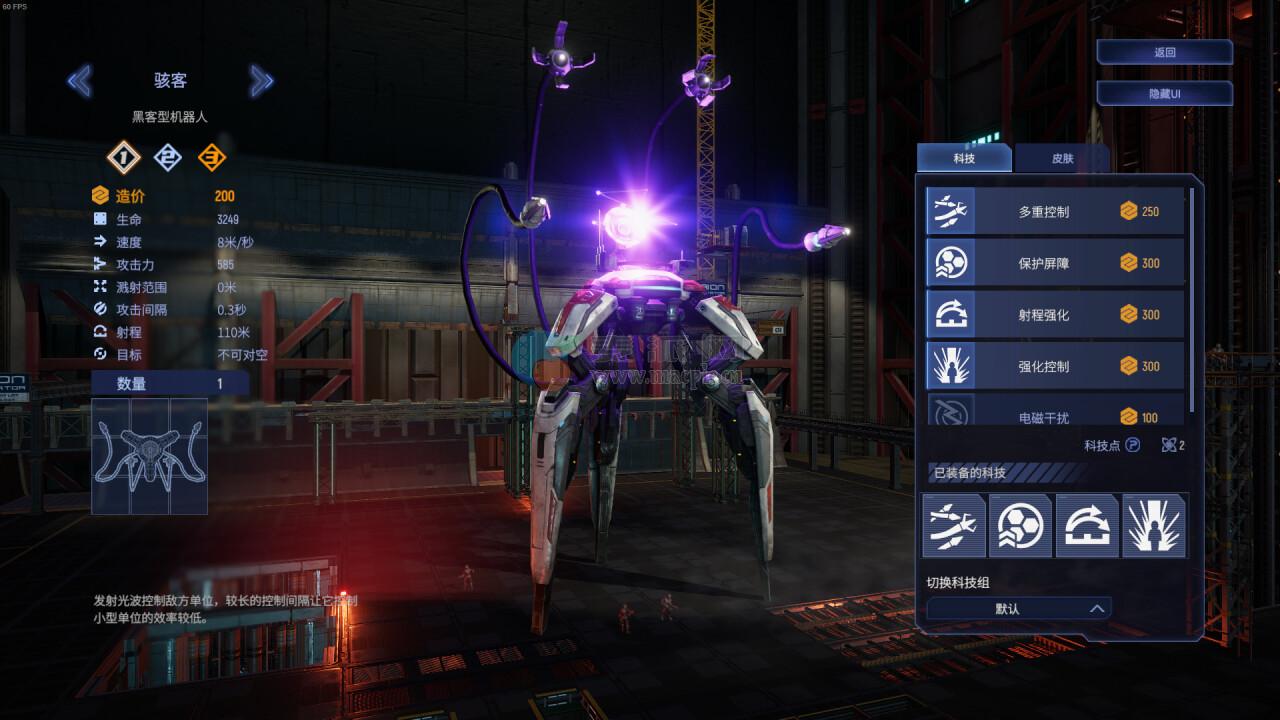Pick the 射程强化 range upgrade row
Viewport: 1280px width, 720px height.
(1055, 315)
